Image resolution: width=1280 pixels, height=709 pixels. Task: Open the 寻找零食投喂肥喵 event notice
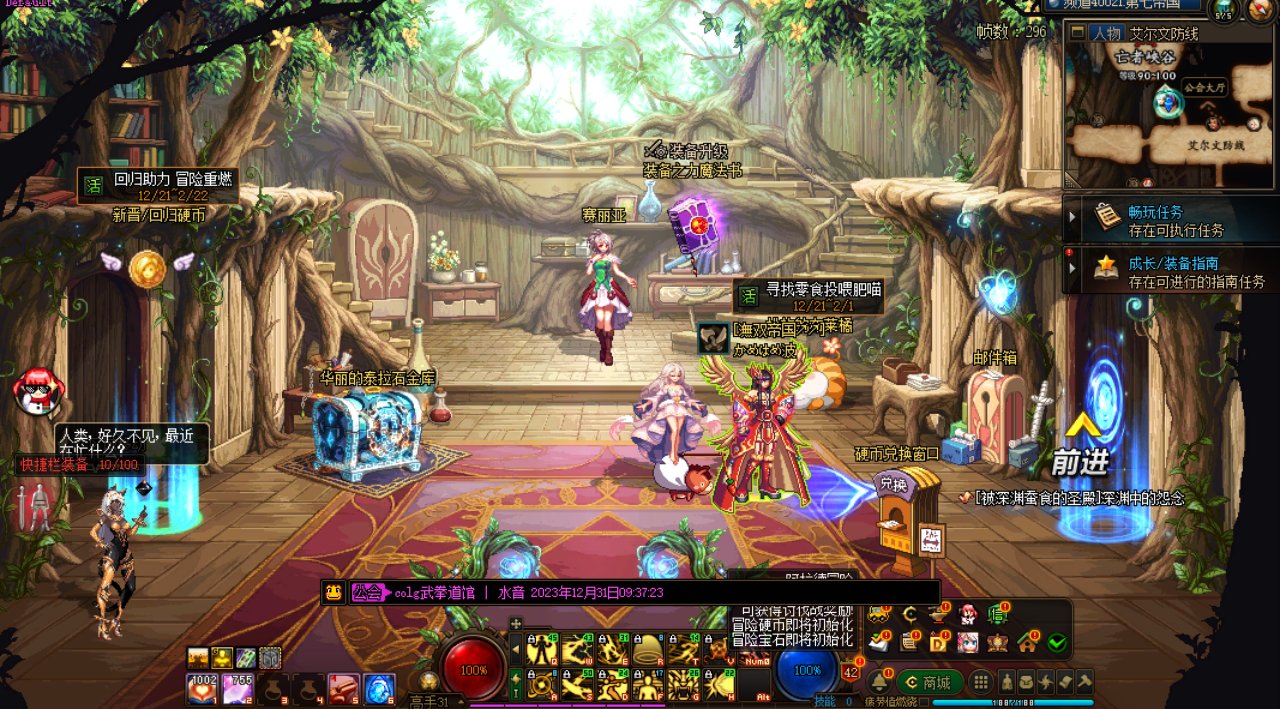(810, 296)
